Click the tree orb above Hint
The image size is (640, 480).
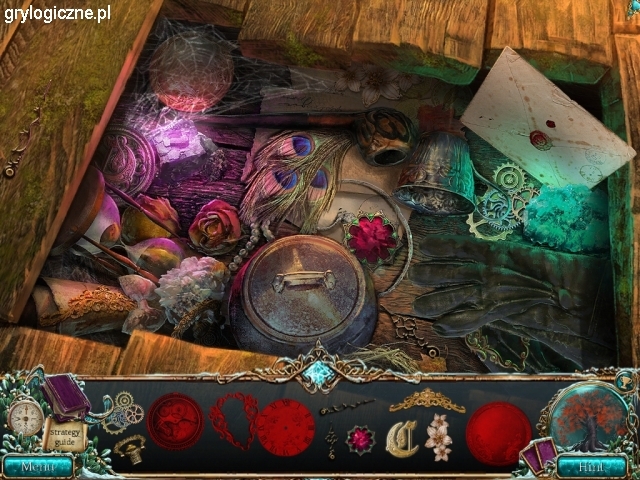point(588,417)
